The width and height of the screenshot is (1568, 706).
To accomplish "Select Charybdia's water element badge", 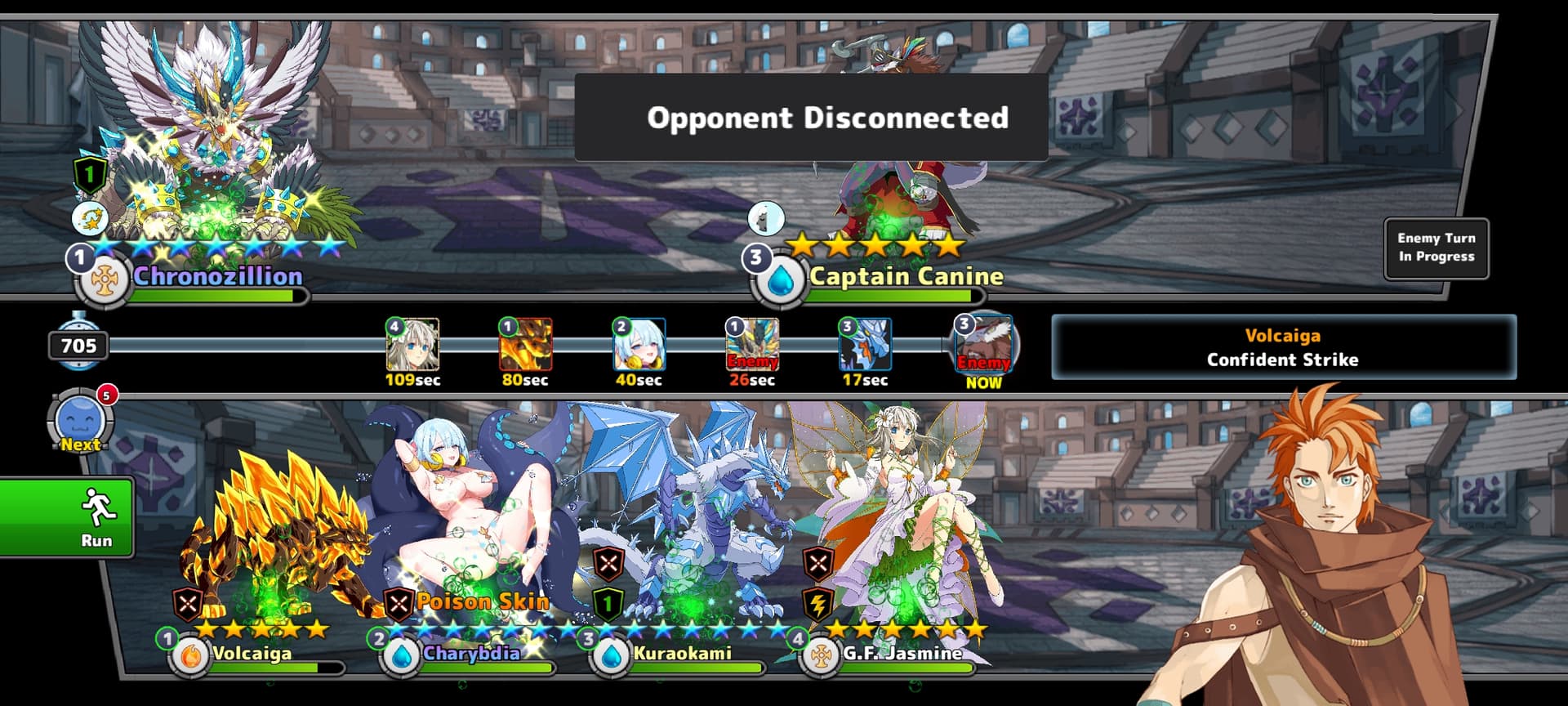I will click(x=401, y=656).
